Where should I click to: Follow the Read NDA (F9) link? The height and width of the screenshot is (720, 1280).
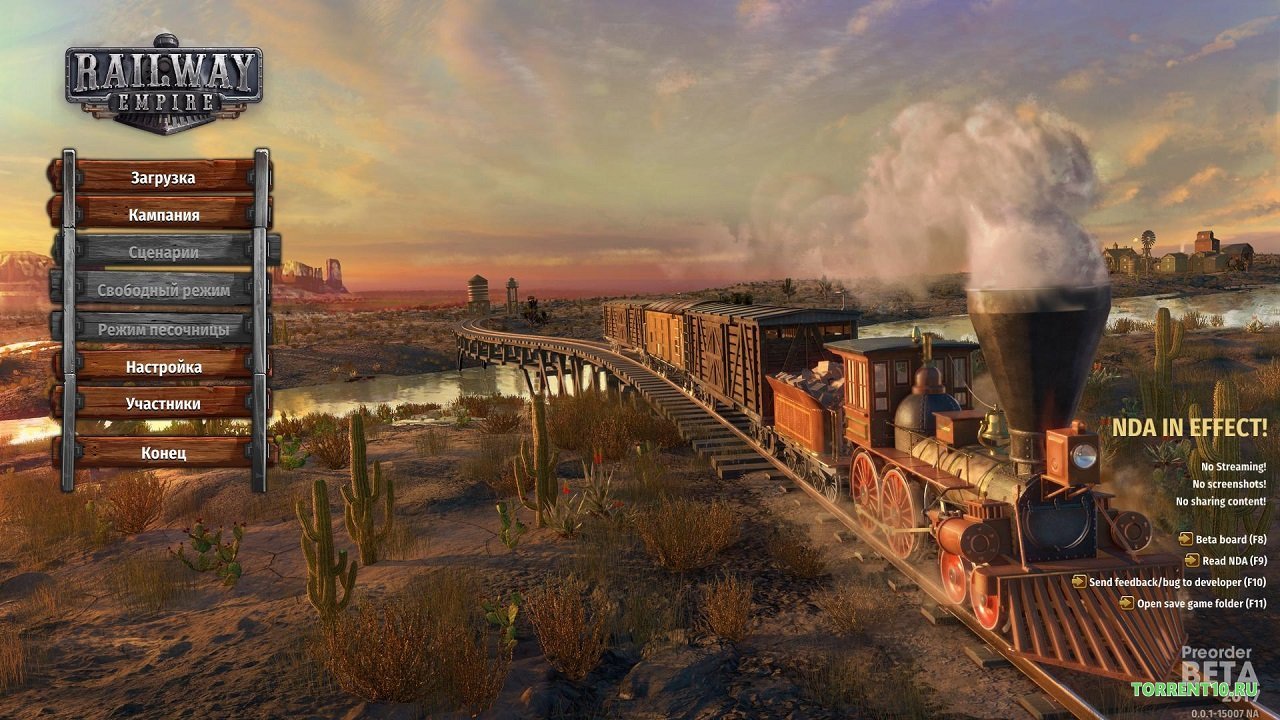click(x=1236, y=561)
